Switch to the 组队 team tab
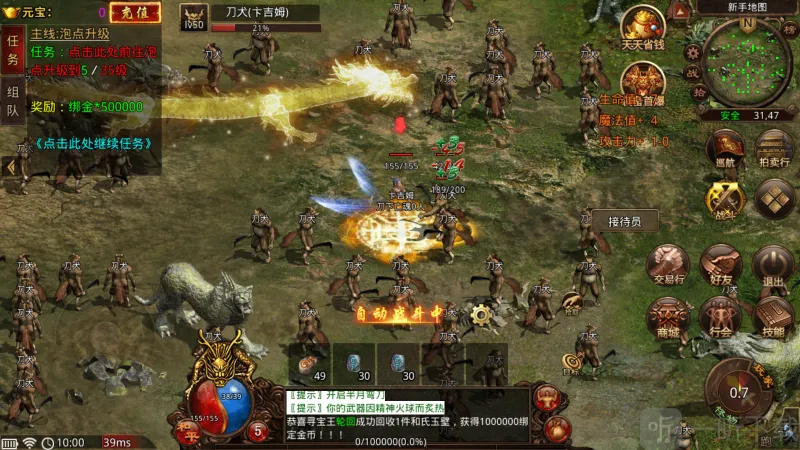 click(x=13, y=101)
